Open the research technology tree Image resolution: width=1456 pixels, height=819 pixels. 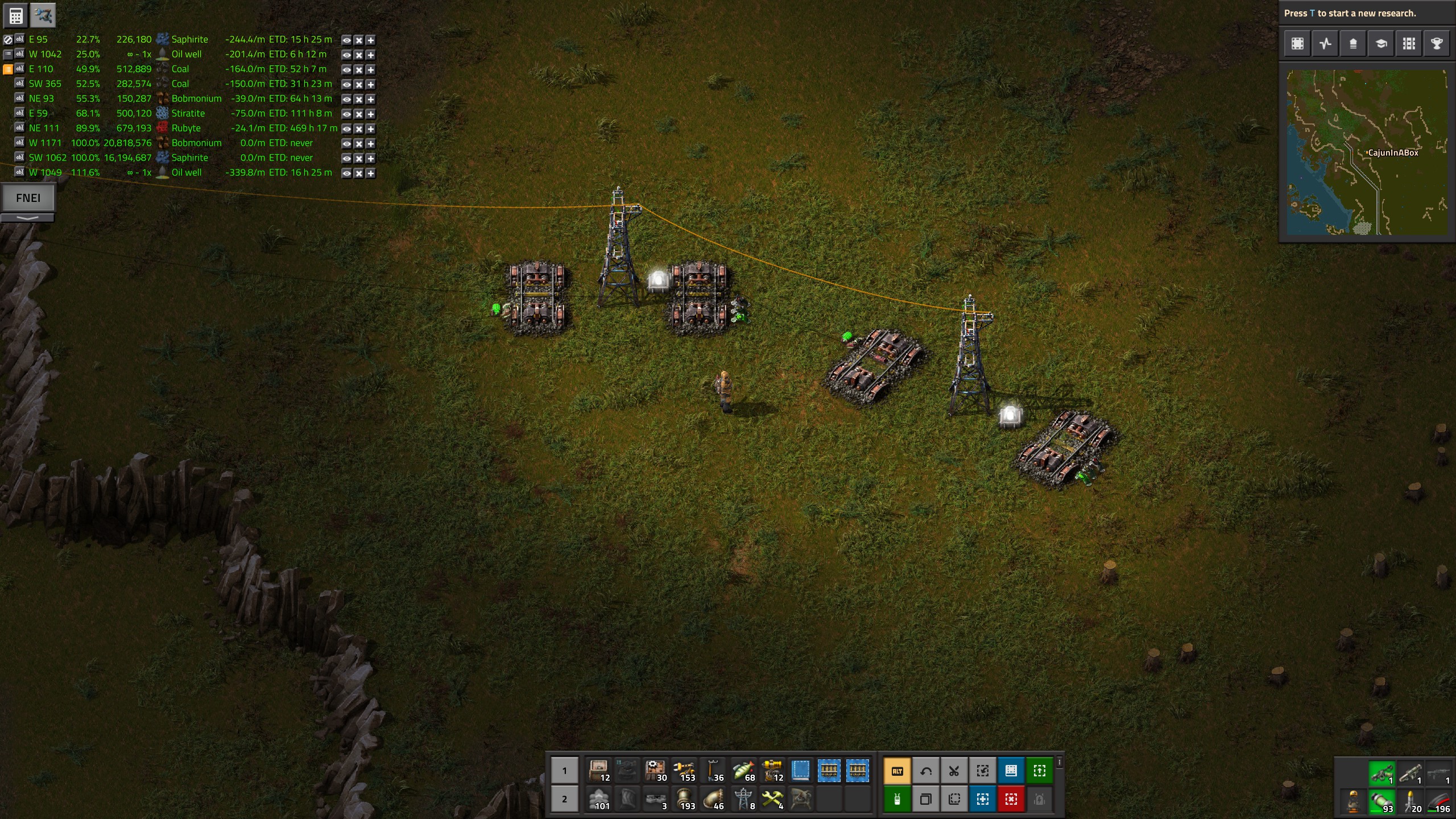point(1381,44)
